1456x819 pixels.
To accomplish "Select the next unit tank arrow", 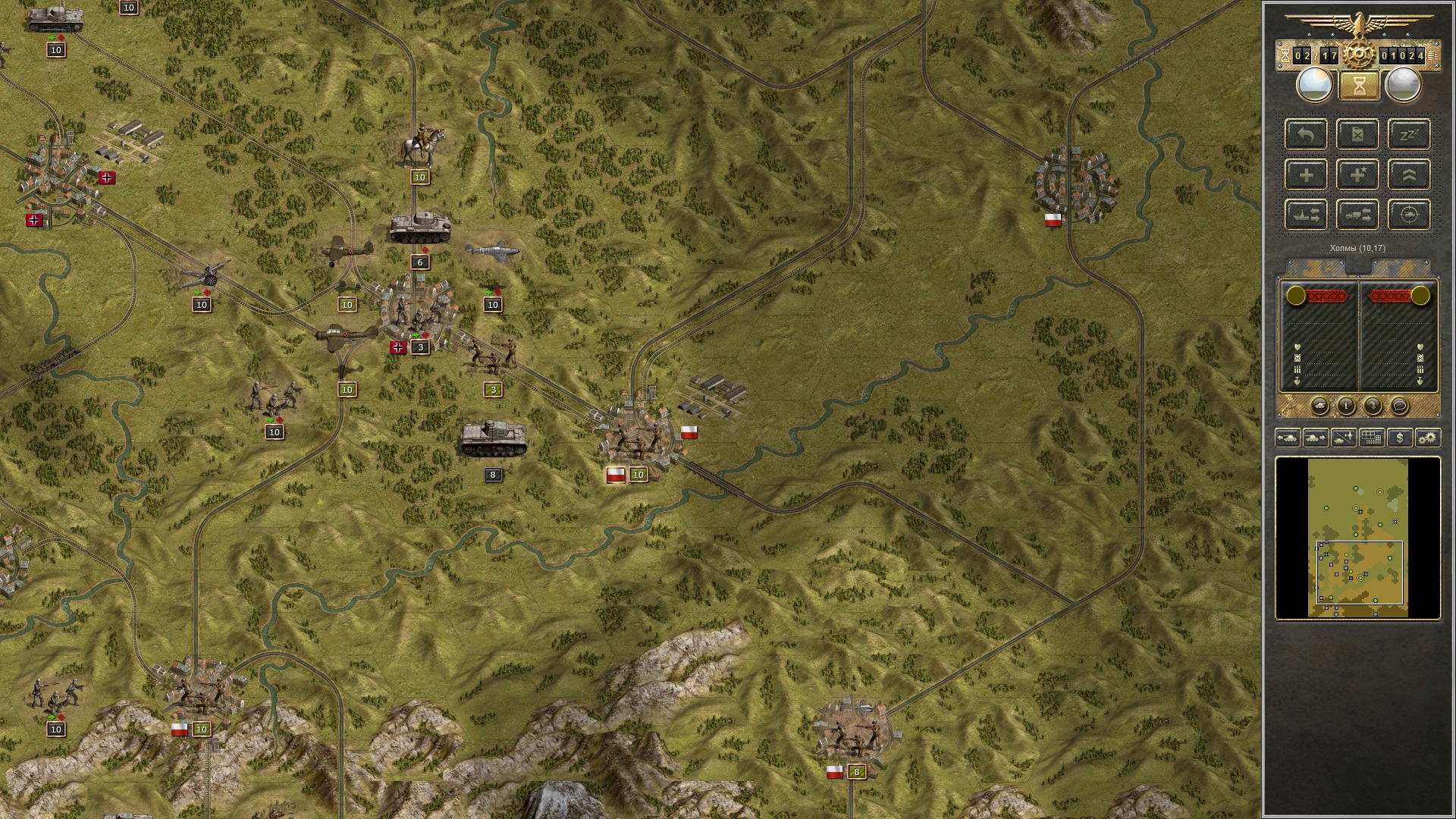I will pos(1316,438).
